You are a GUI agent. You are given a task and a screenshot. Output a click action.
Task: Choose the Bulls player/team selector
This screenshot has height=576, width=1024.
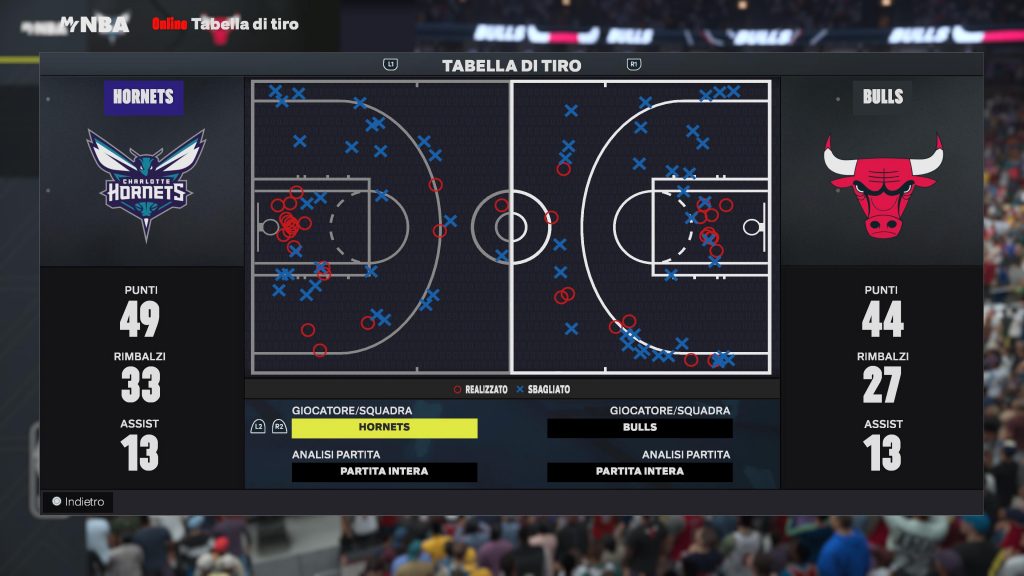click(x=640, y=428)
